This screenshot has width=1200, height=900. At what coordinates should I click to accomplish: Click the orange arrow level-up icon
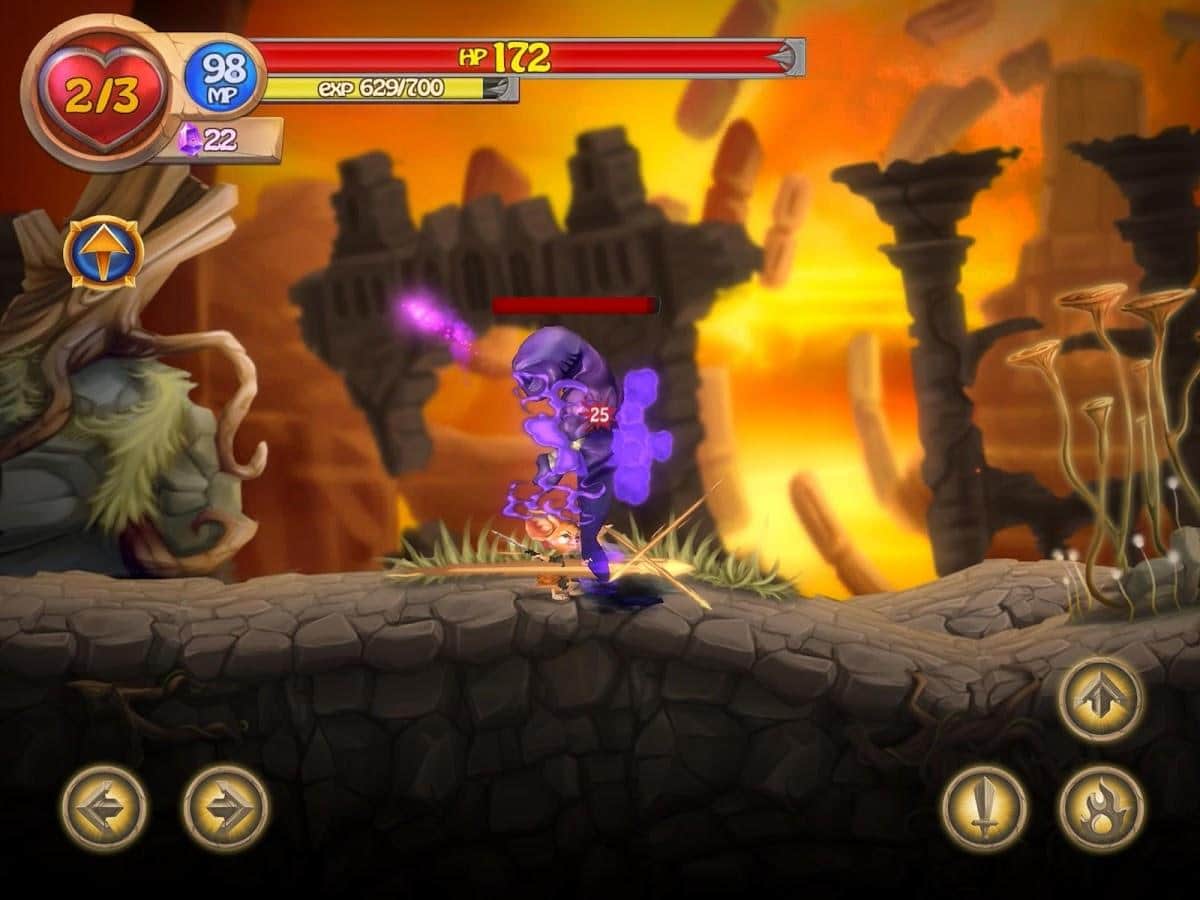coord(104,252)
